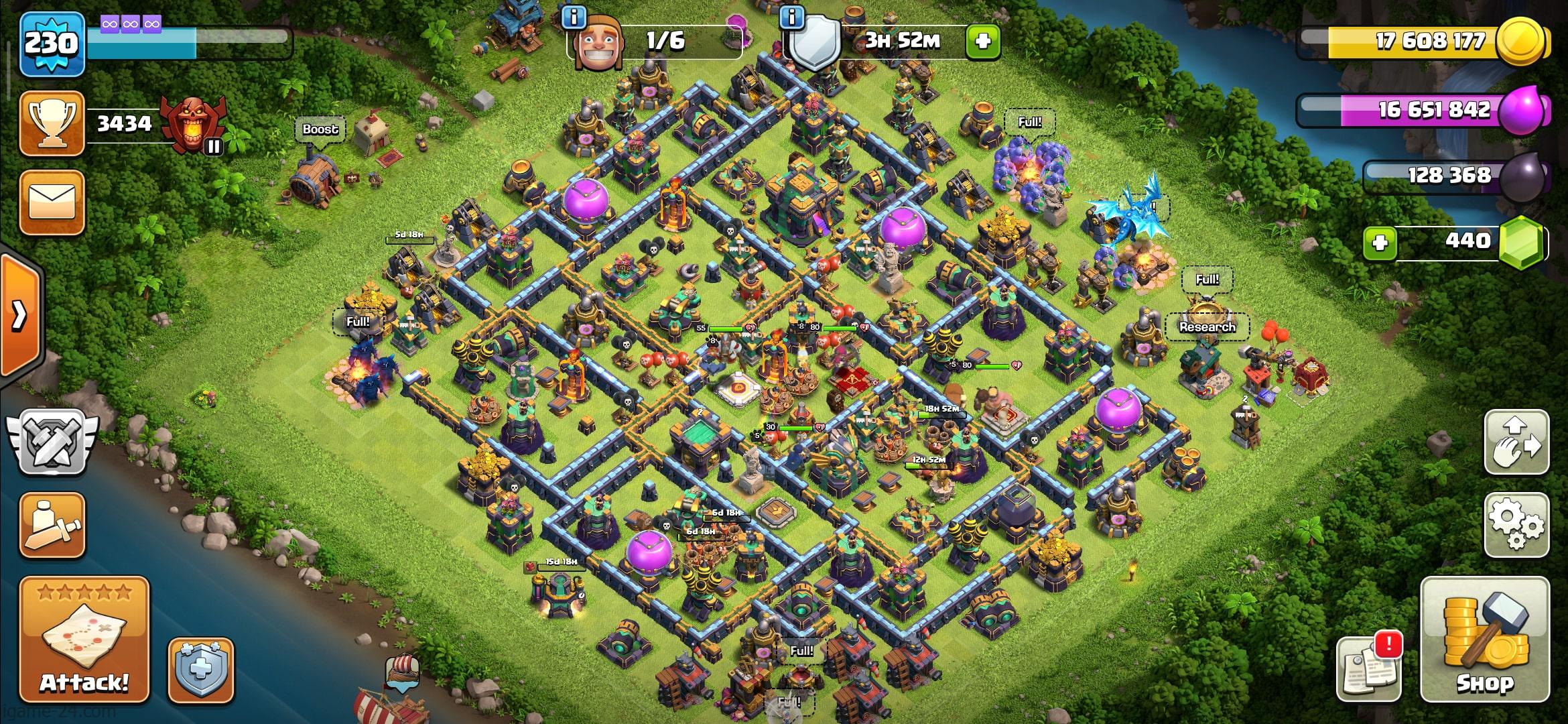Activate the blue shield plus button
The height and width of the screenshot is (724, 1568).
point(200,670)
